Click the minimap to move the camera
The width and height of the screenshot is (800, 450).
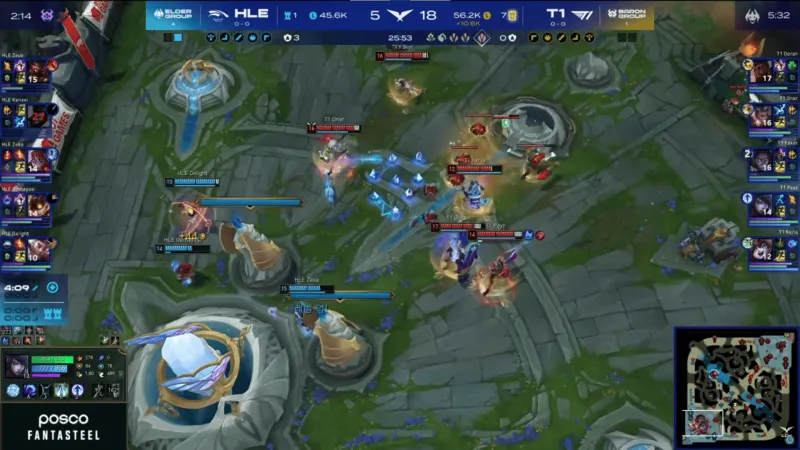pos(735,387)
